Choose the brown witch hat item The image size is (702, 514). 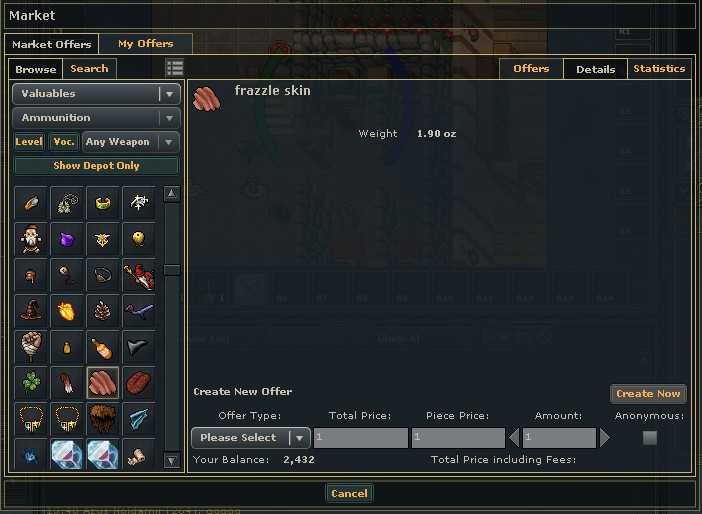coord(29,310)
